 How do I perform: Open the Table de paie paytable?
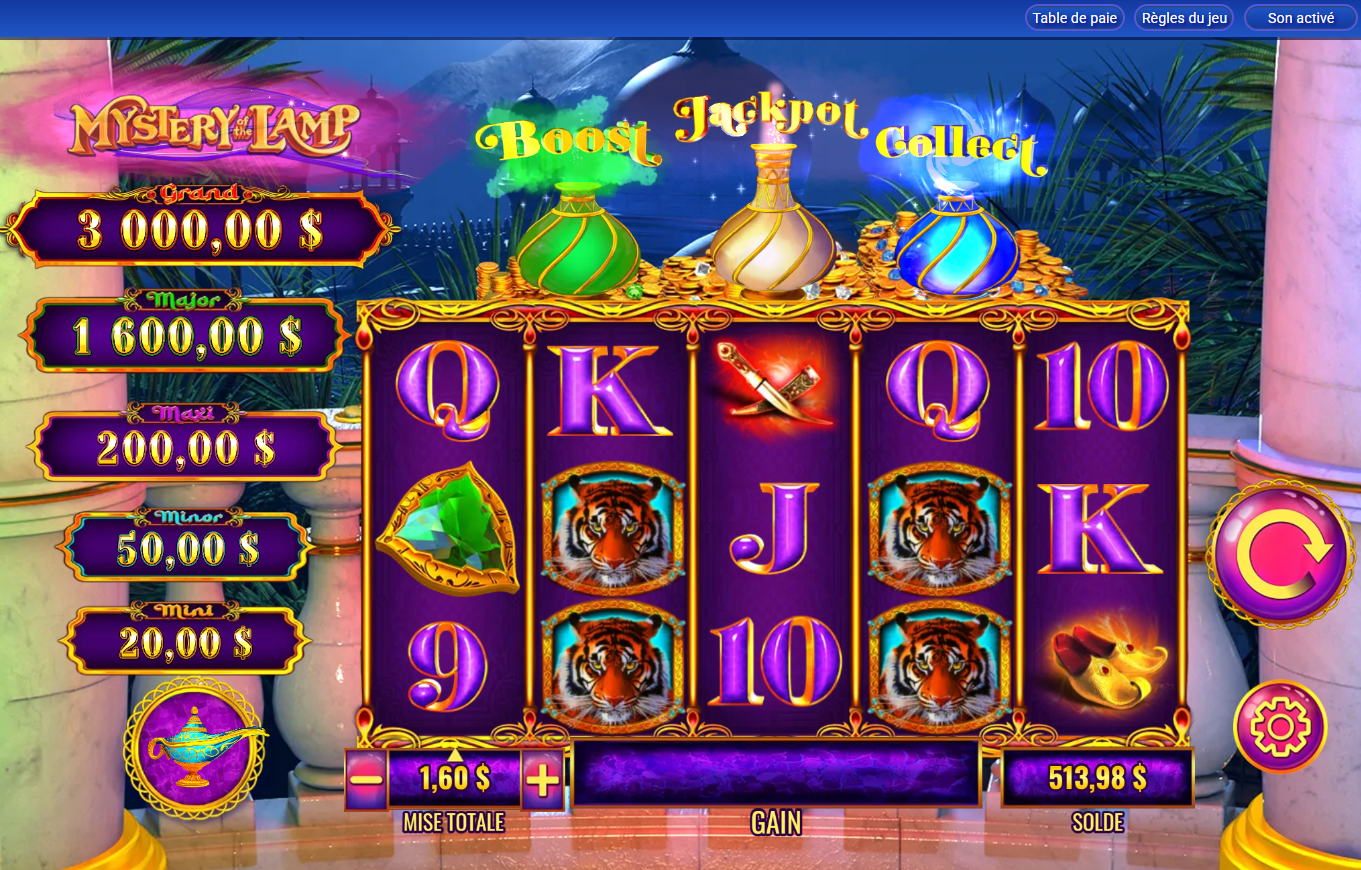click(1074, 18)
